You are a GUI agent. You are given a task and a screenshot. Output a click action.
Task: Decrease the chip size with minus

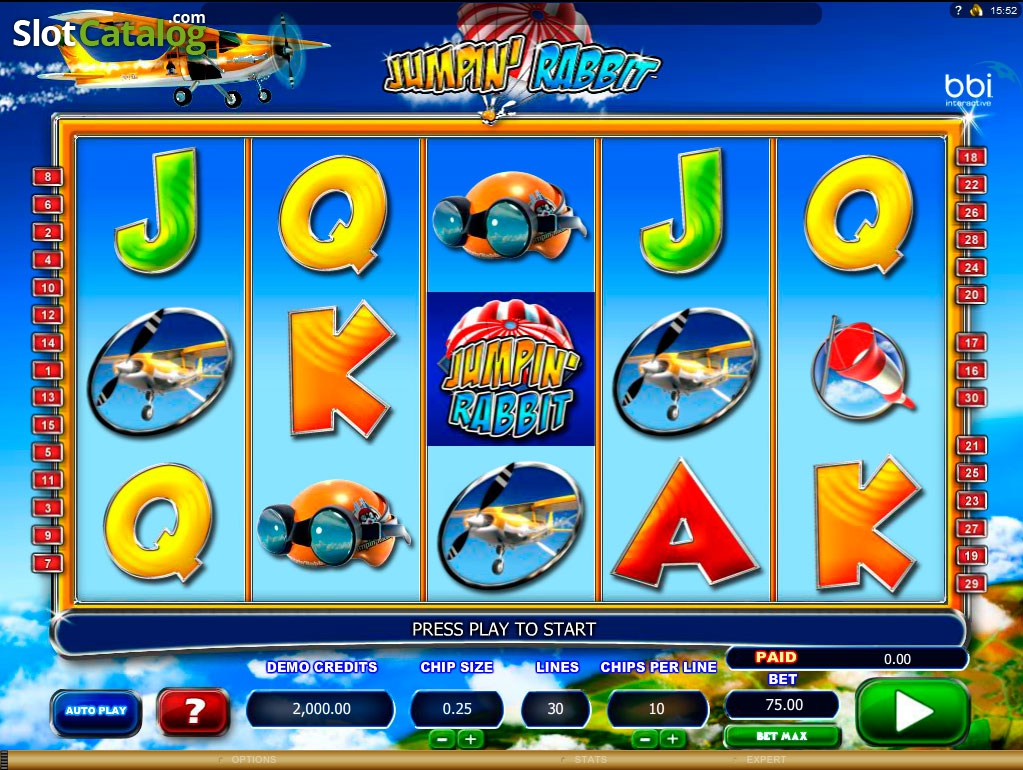point(442,739)
